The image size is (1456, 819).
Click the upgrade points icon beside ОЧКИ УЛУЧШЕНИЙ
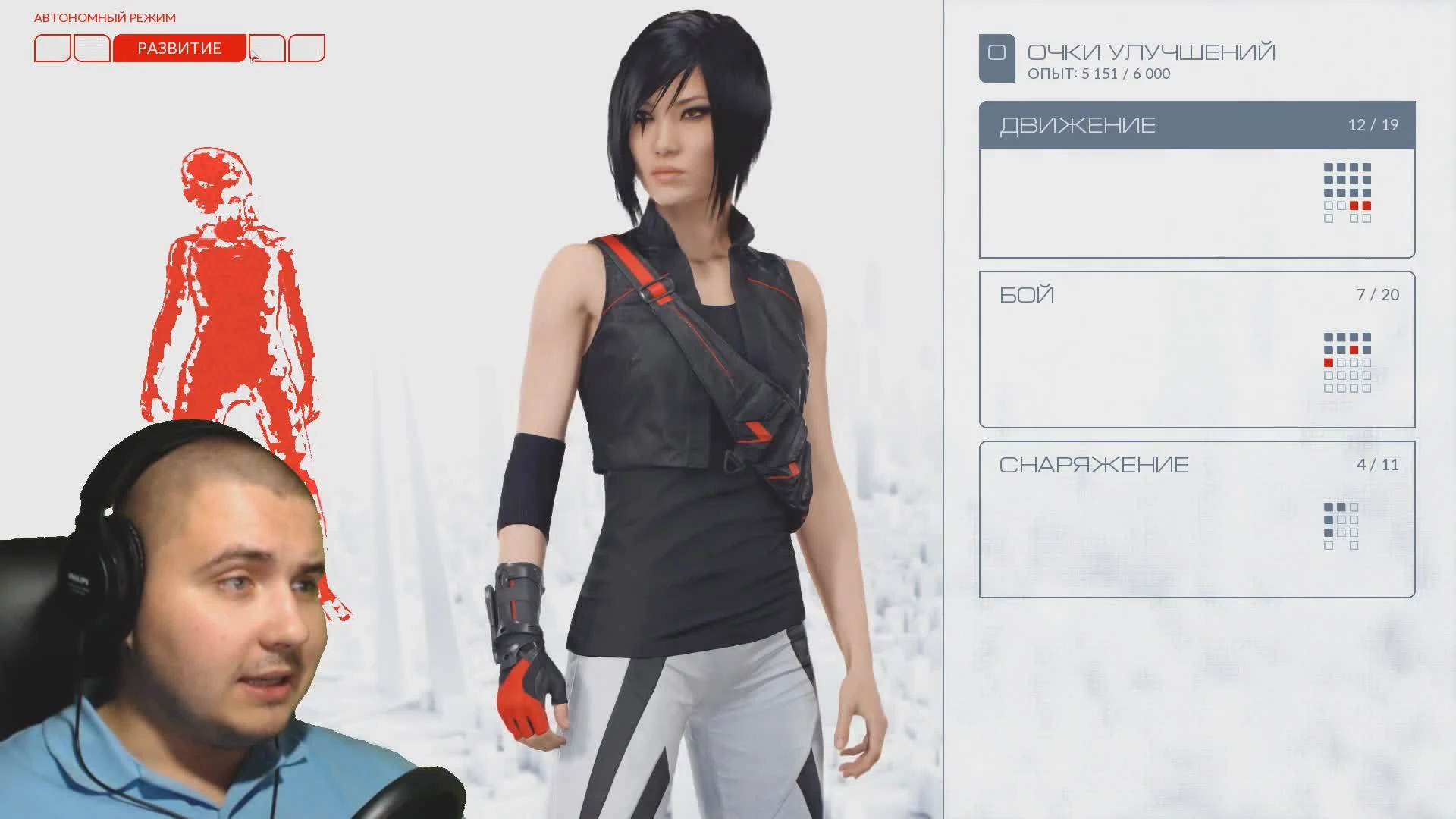pyautogui.click(x=999, y=53)
